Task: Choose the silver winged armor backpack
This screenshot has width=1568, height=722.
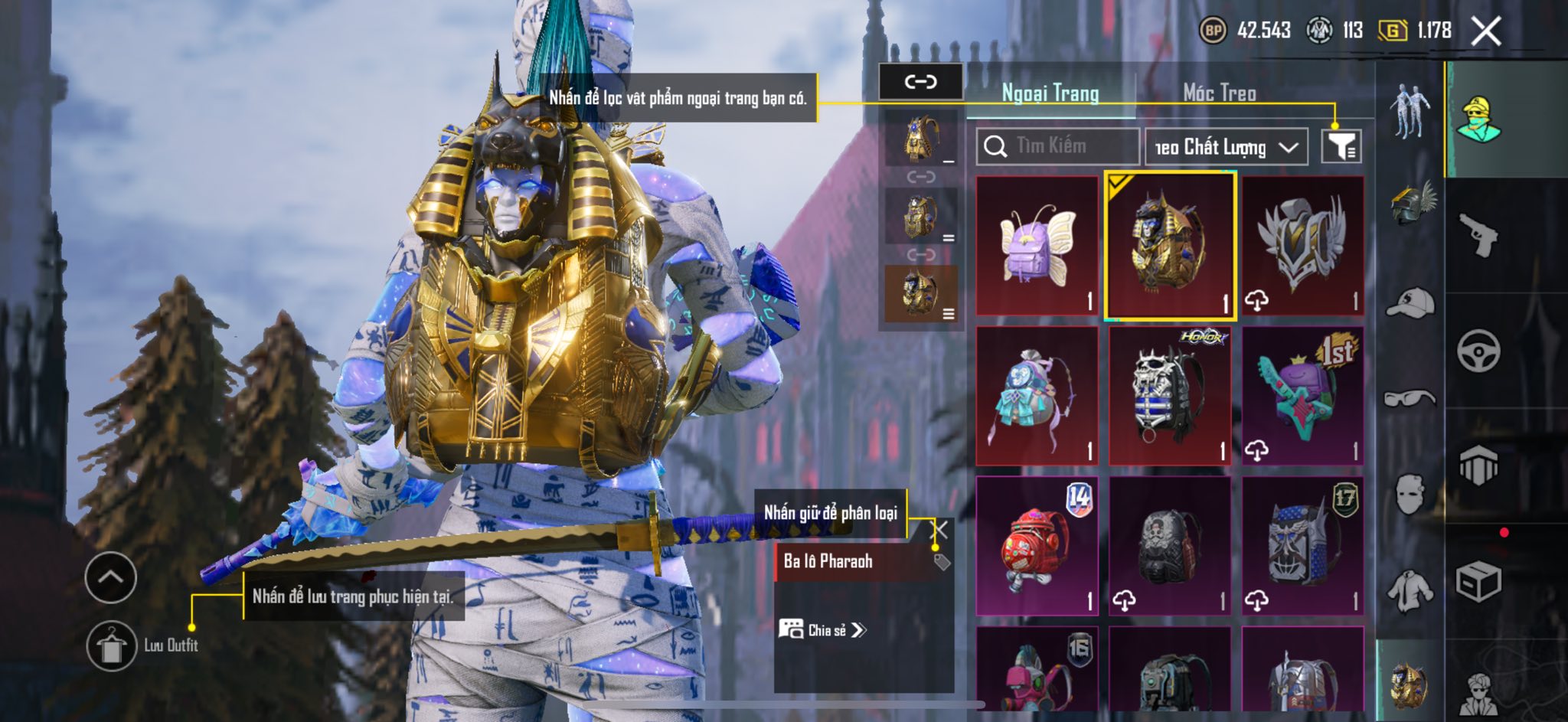Action: click(1303, 245)
